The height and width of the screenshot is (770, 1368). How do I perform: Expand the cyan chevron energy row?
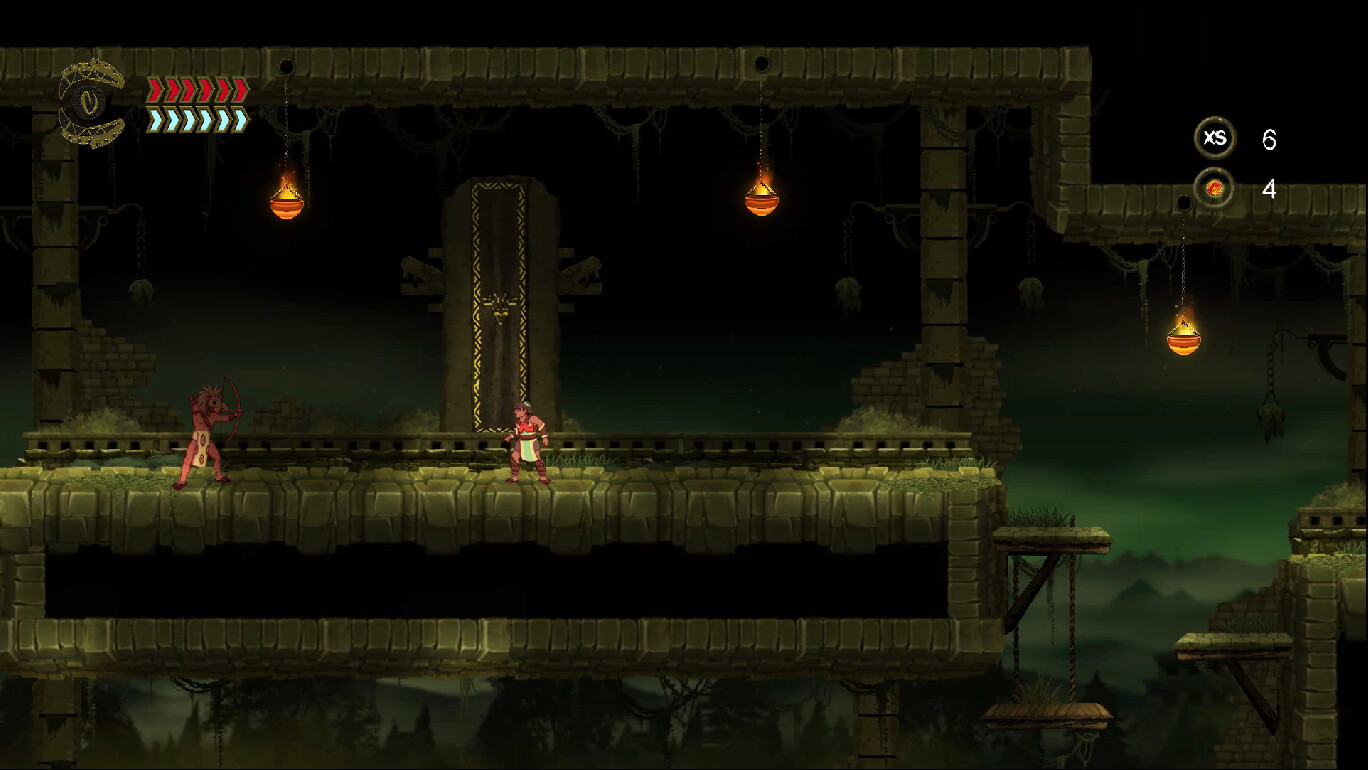[x=195, y=120]
